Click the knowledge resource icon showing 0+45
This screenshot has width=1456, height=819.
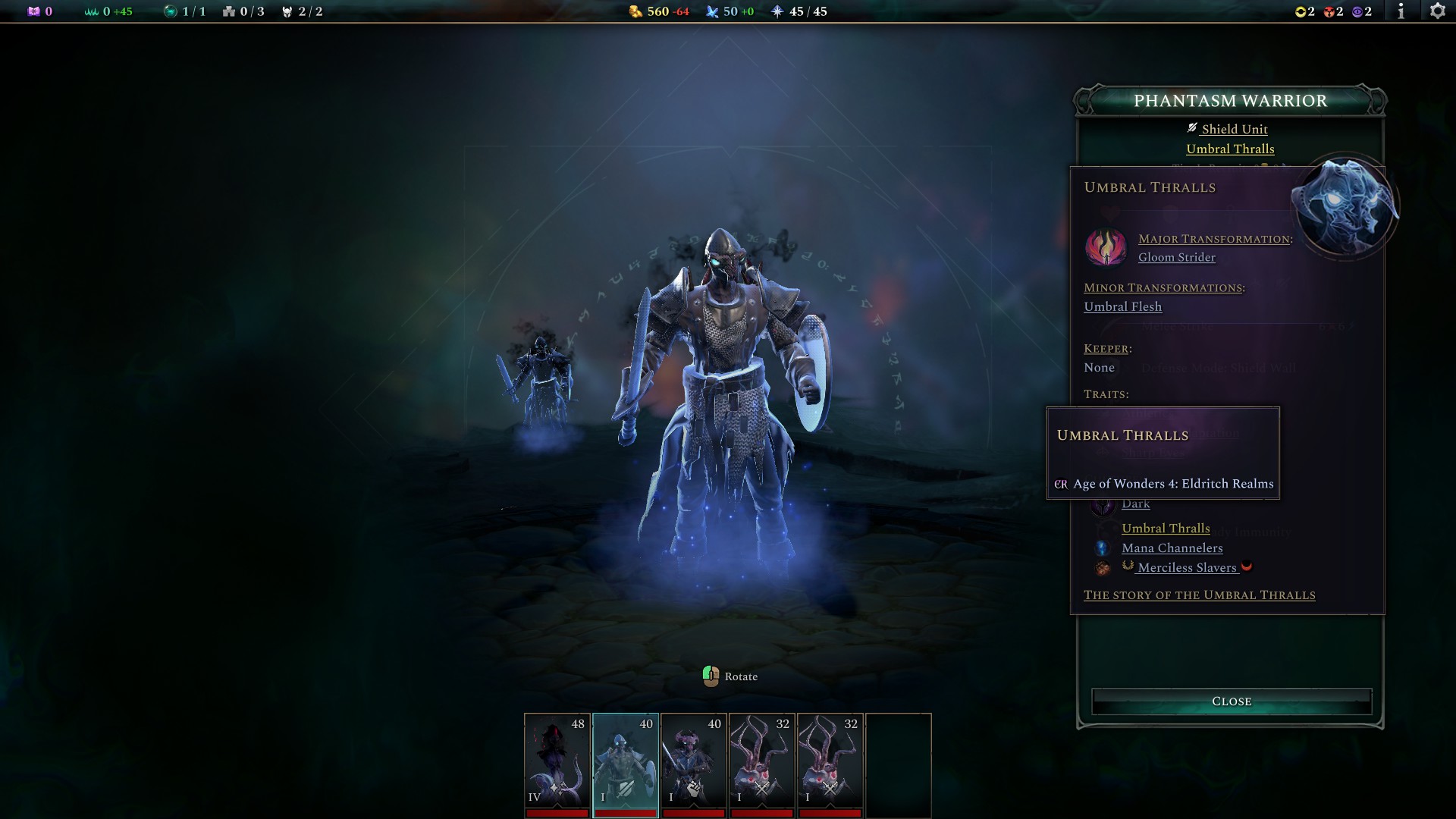click(91, 11)
